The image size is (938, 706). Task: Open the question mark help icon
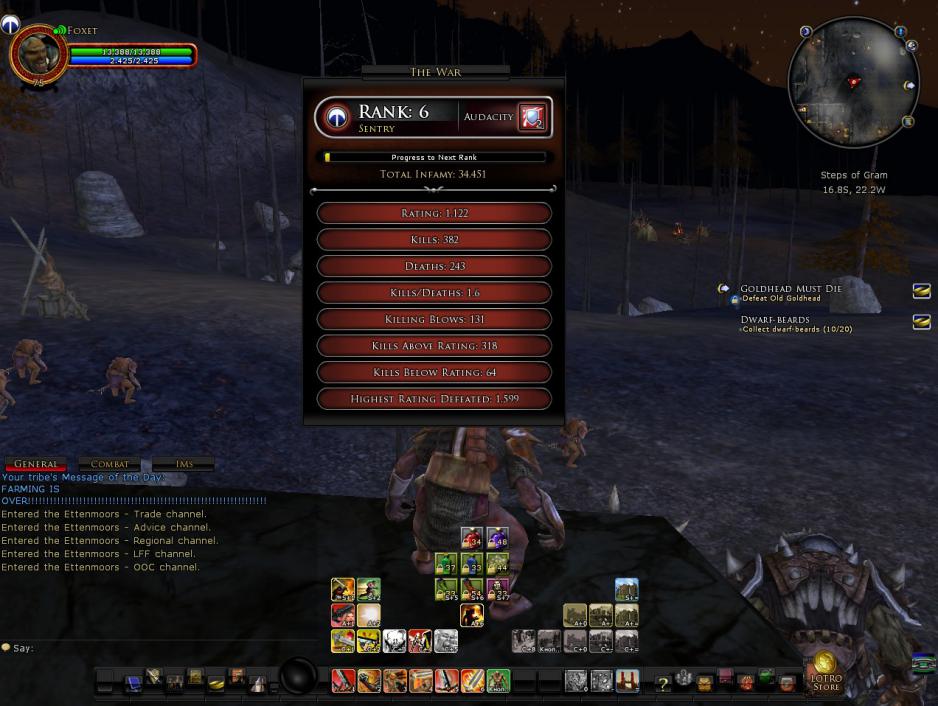pyautogui.click(x=661, y=684)
